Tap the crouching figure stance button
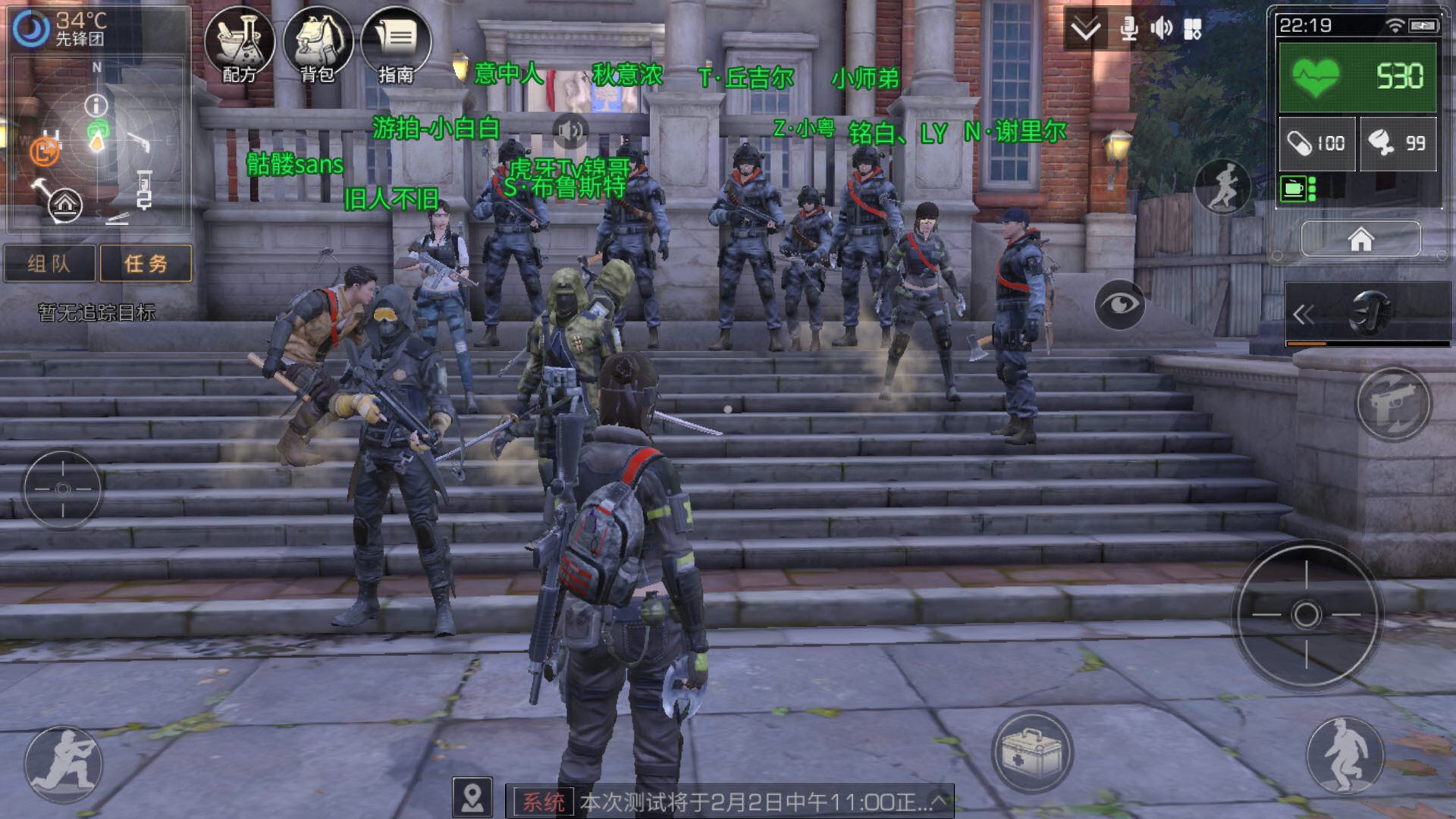1456x819 pixels. coord(1345,754)
